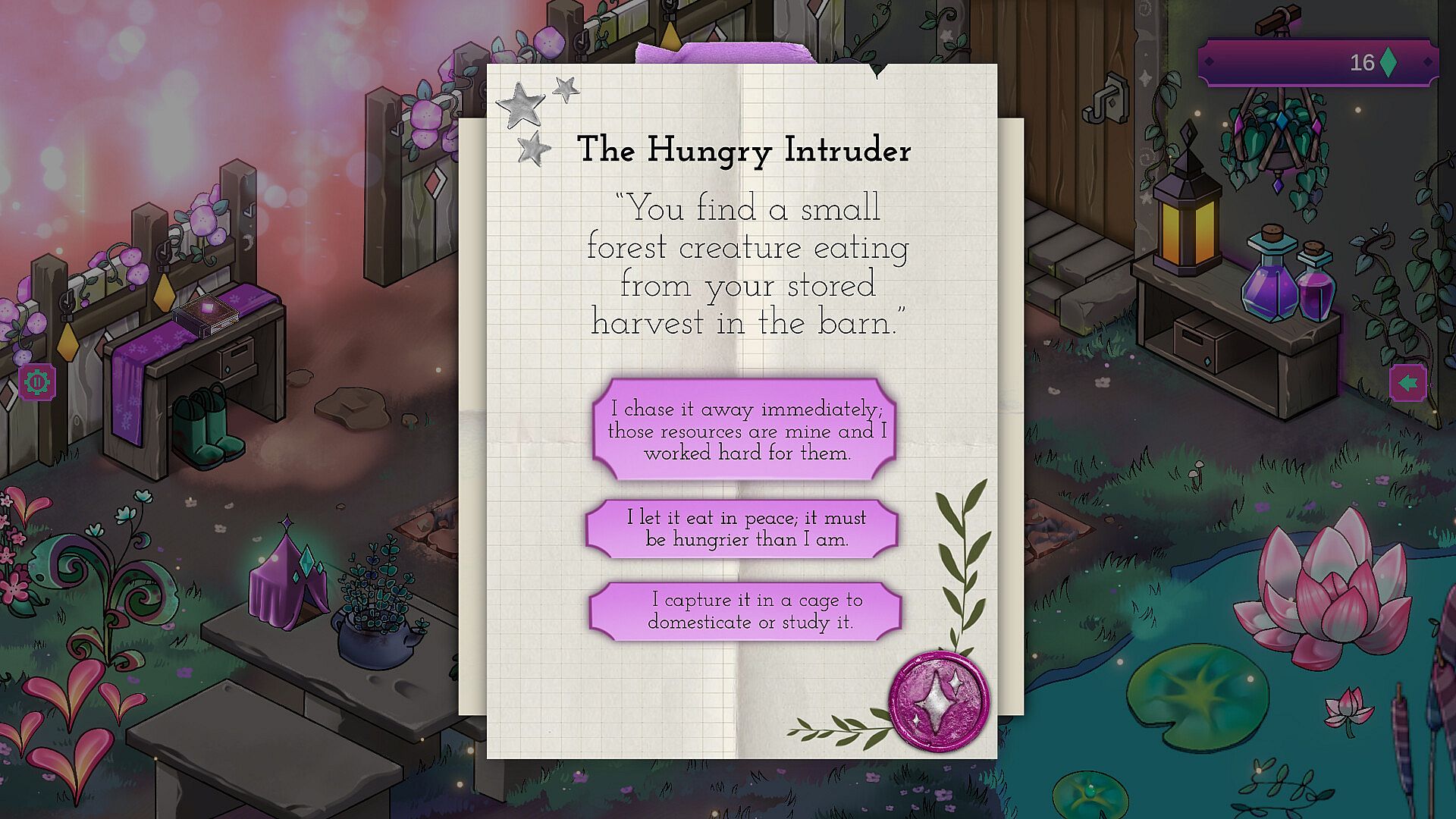Click the green back arrow button
Screen dimensions: 1456x819
point(1407,383)
